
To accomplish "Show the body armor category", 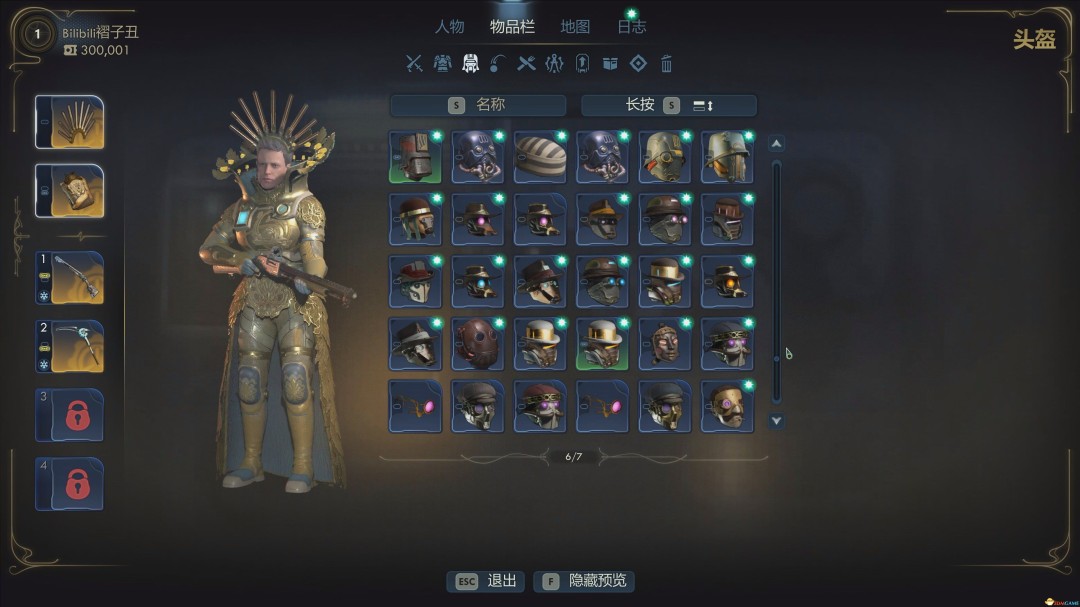I will [x=442, y=64].
